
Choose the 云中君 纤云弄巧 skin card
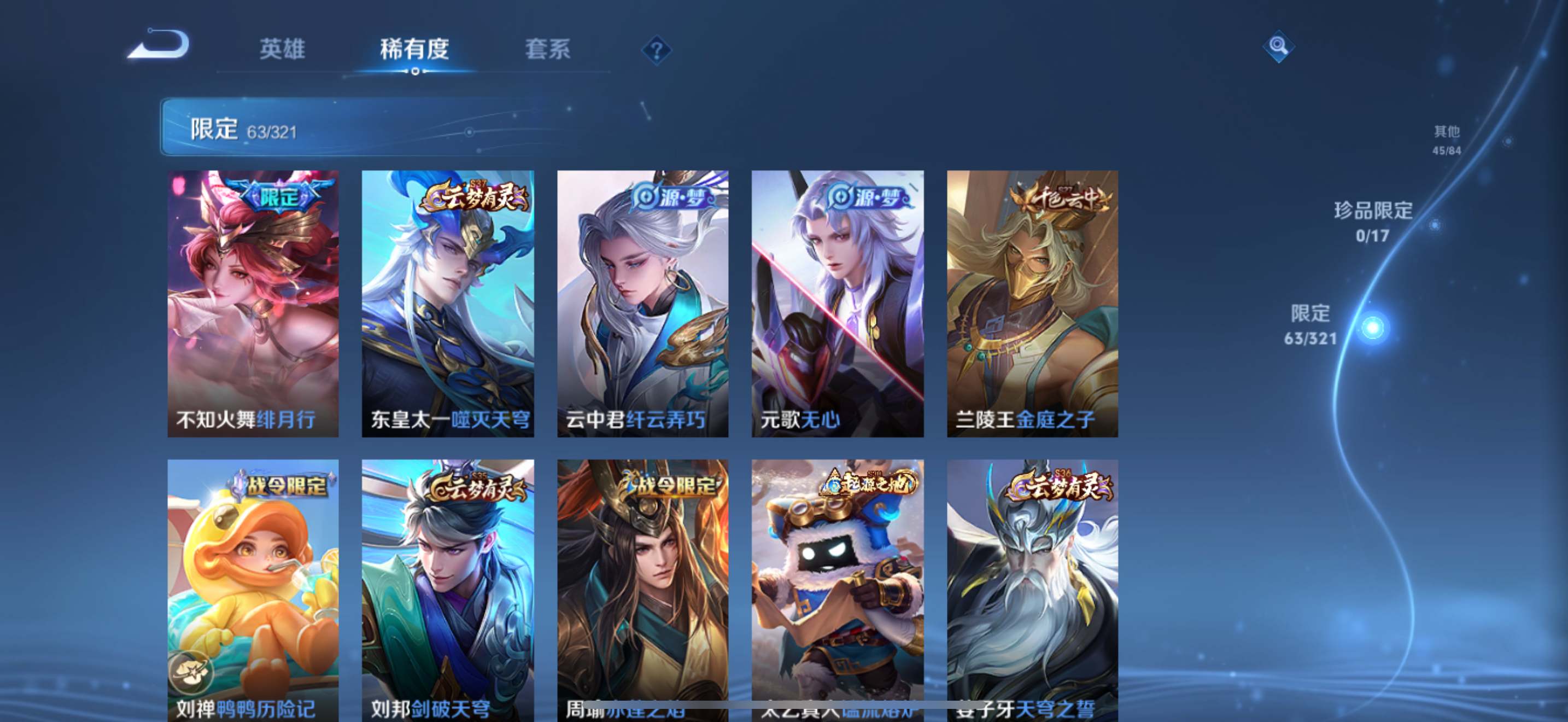click(643, 303)
